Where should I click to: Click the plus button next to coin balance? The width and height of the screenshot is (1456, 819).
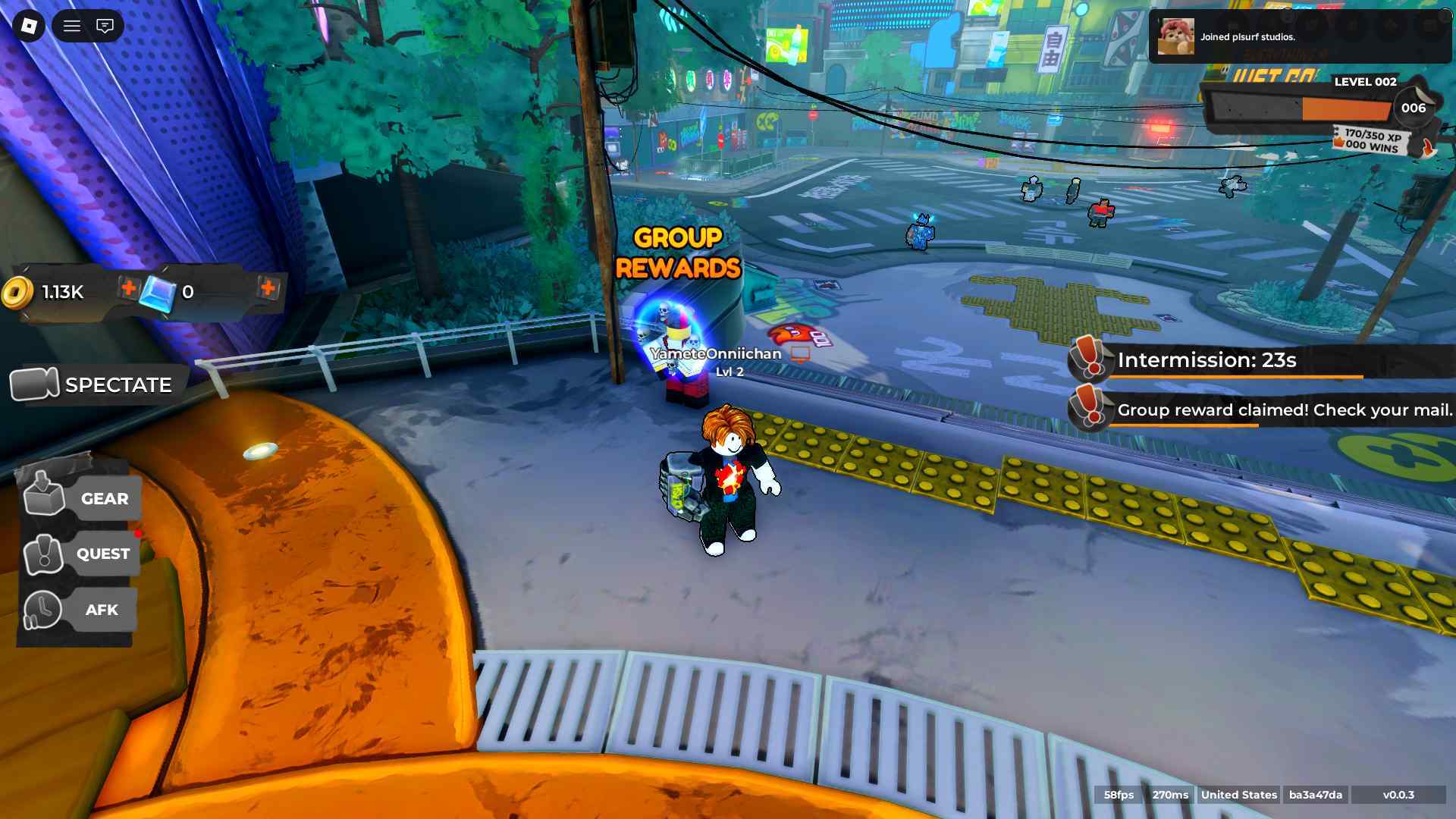(130, 289)
